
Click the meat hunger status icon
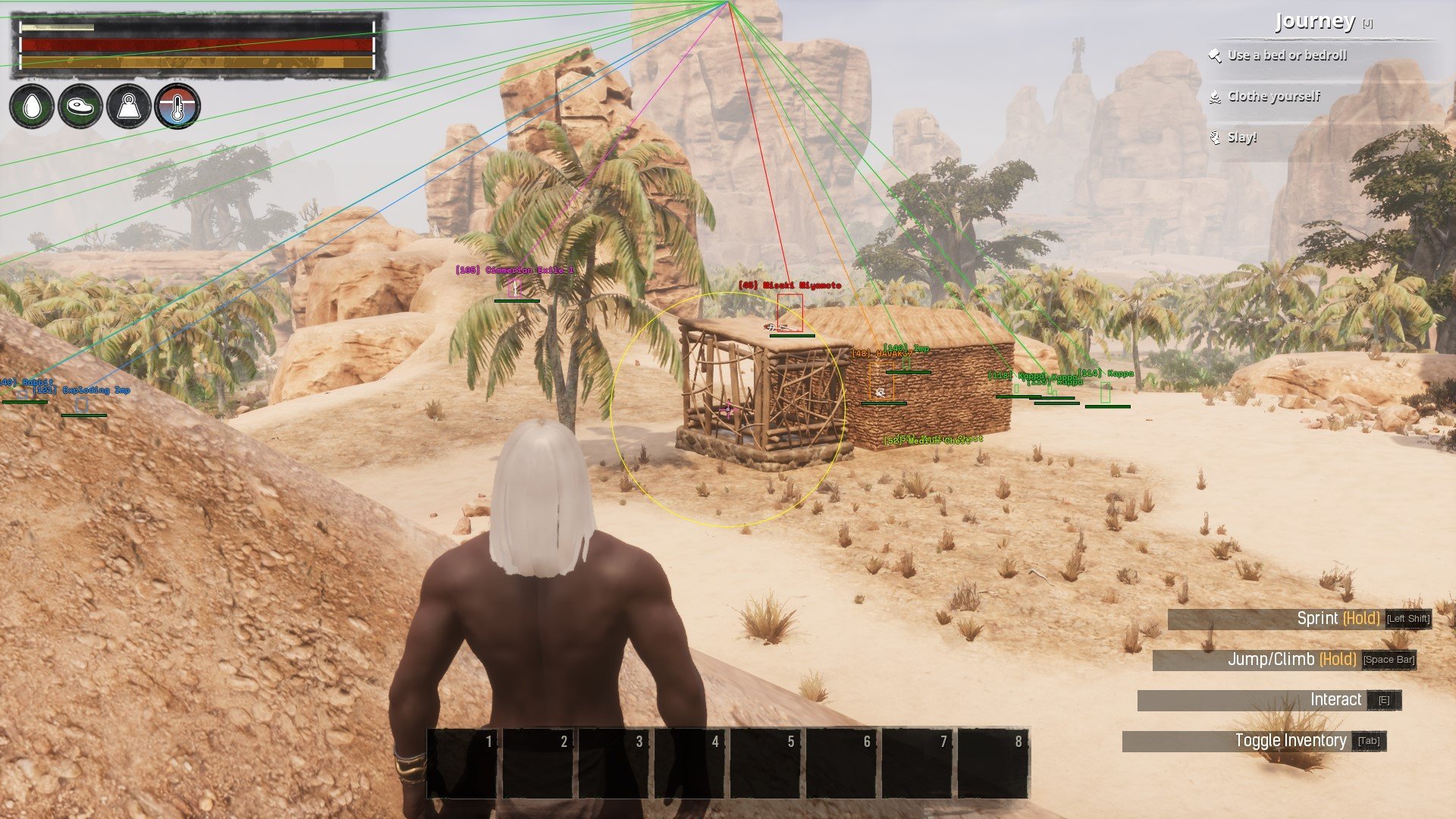pos(80,106)
